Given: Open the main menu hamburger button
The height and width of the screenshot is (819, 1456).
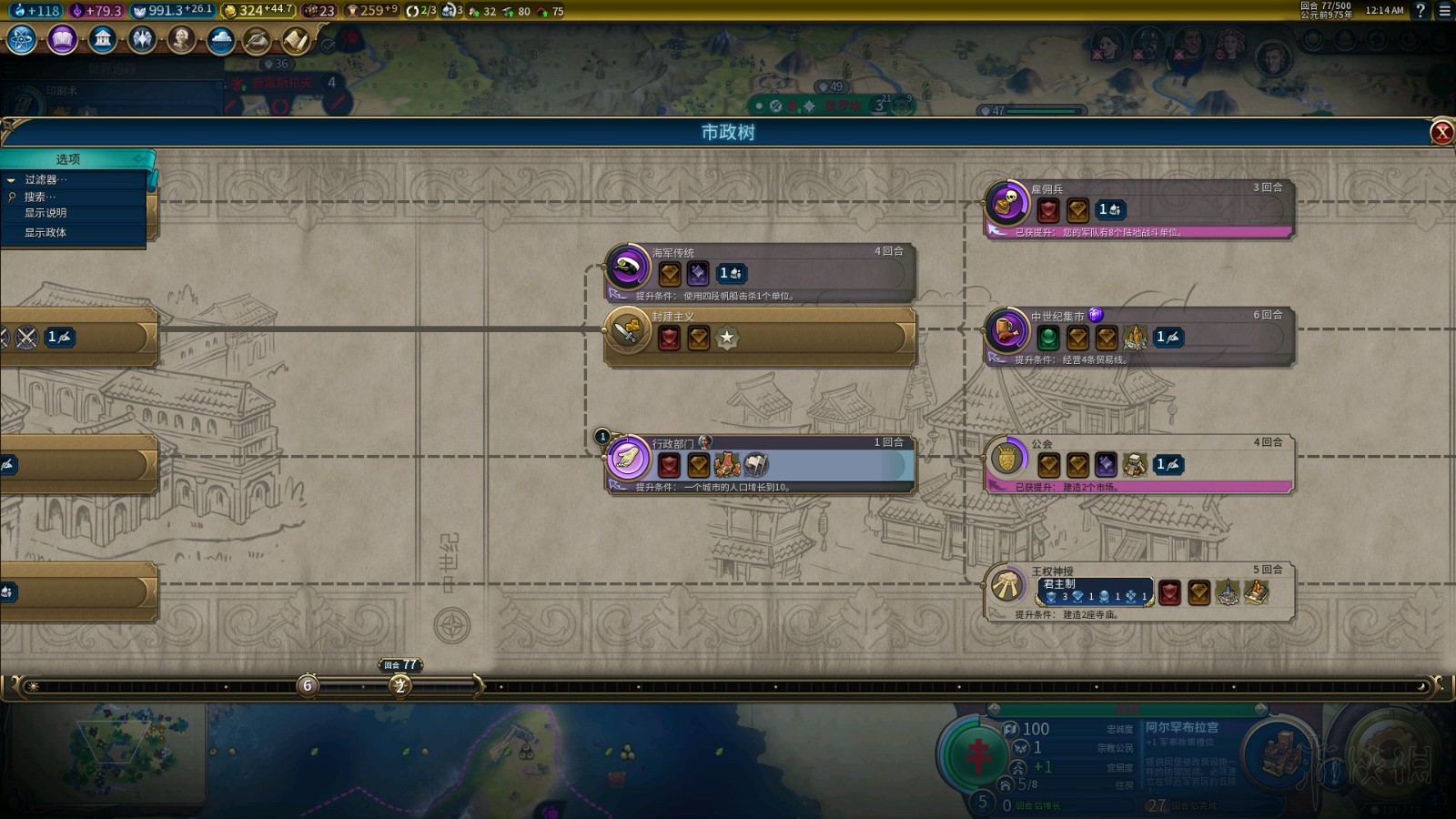Looking at the screenshot, I should (1444, 11).
